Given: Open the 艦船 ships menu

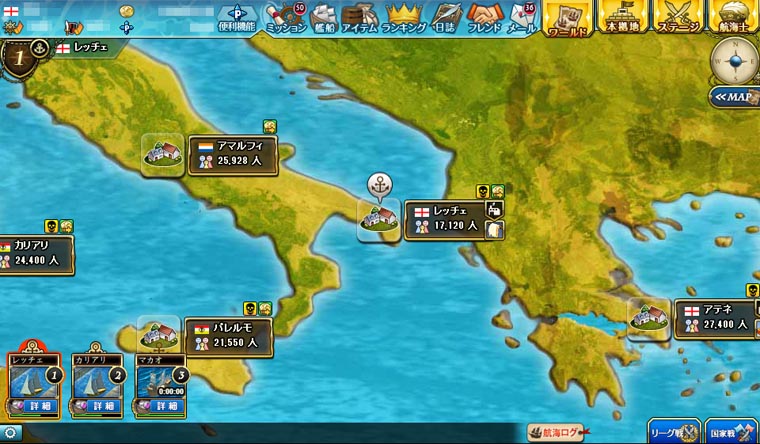Looking at the screenshot, I should (x=324, y=18).
